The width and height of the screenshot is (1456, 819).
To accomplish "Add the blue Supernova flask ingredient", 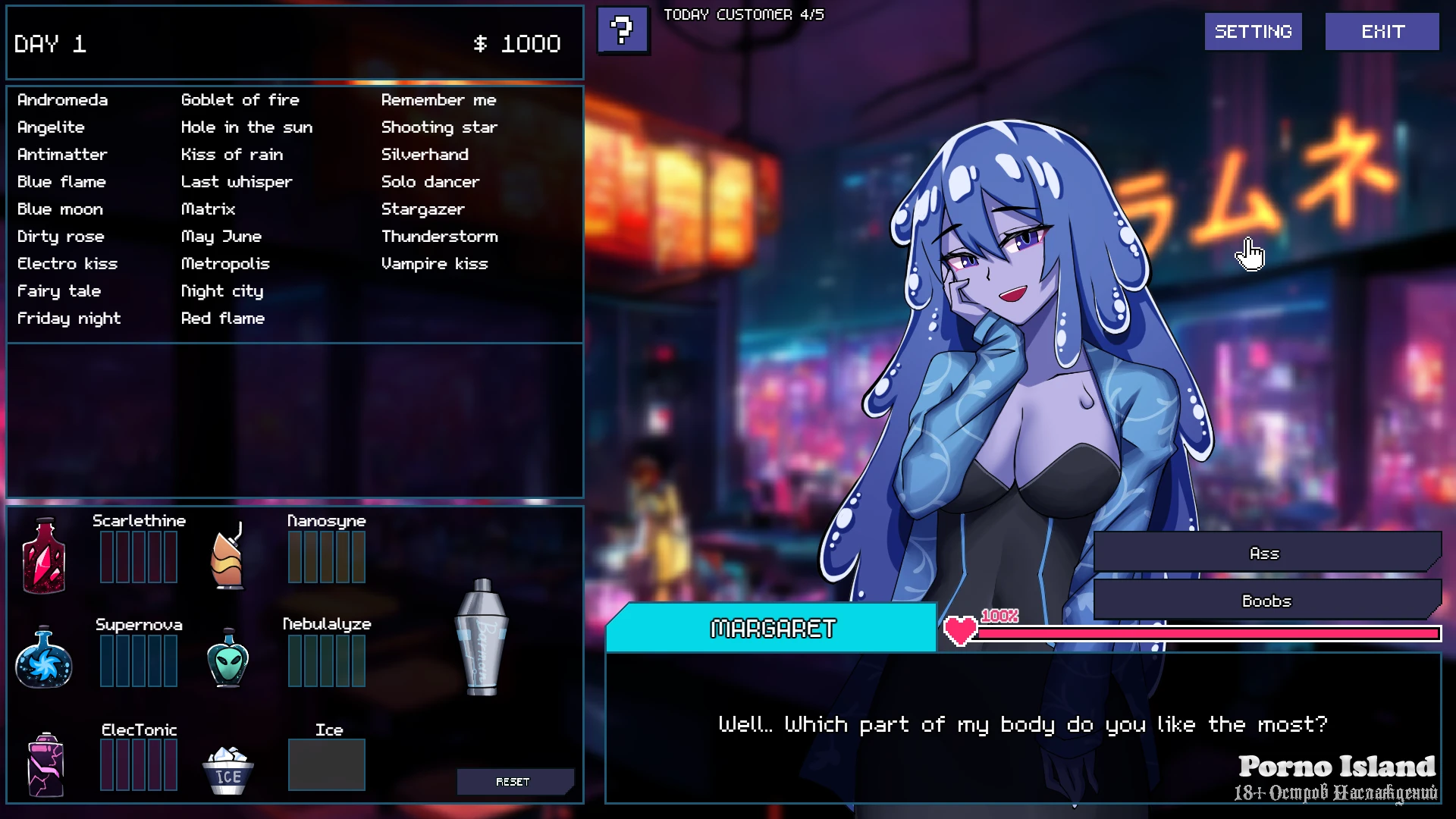I will (44, 658).
